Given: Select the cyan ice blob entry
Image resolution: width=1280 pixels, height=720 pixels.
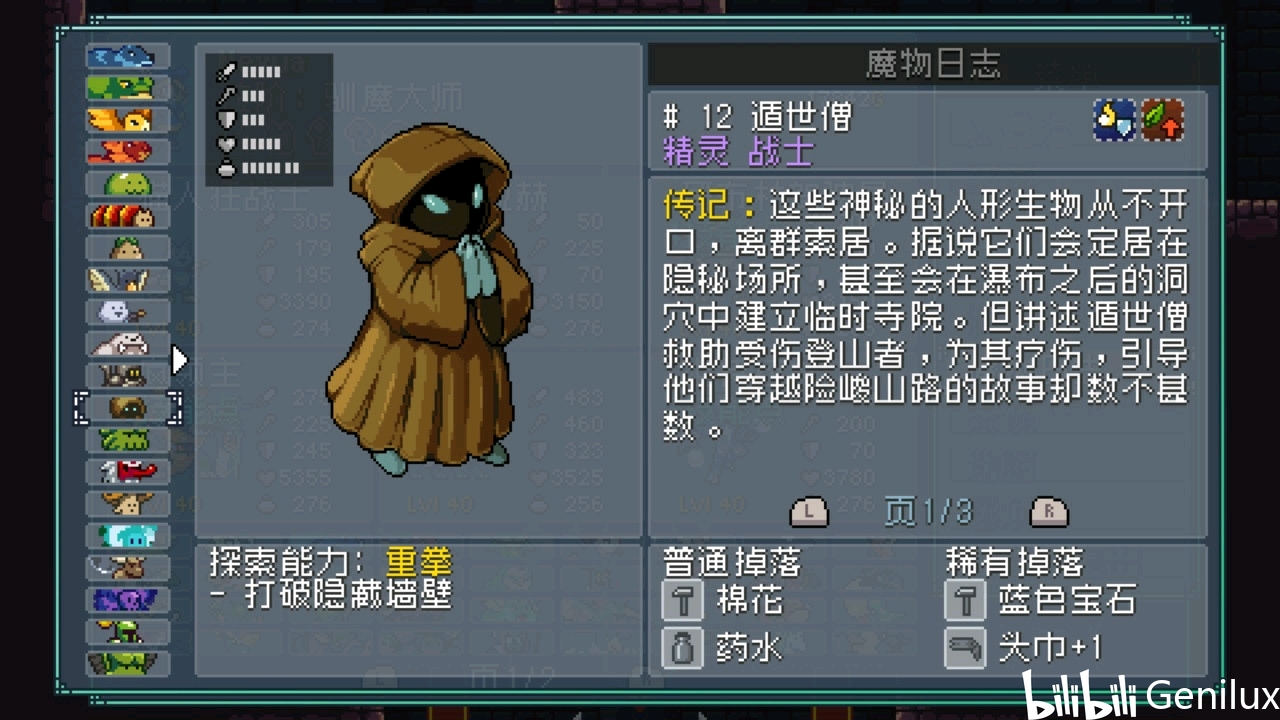Looking at the screenshot, I should click(x=127, y=535).
